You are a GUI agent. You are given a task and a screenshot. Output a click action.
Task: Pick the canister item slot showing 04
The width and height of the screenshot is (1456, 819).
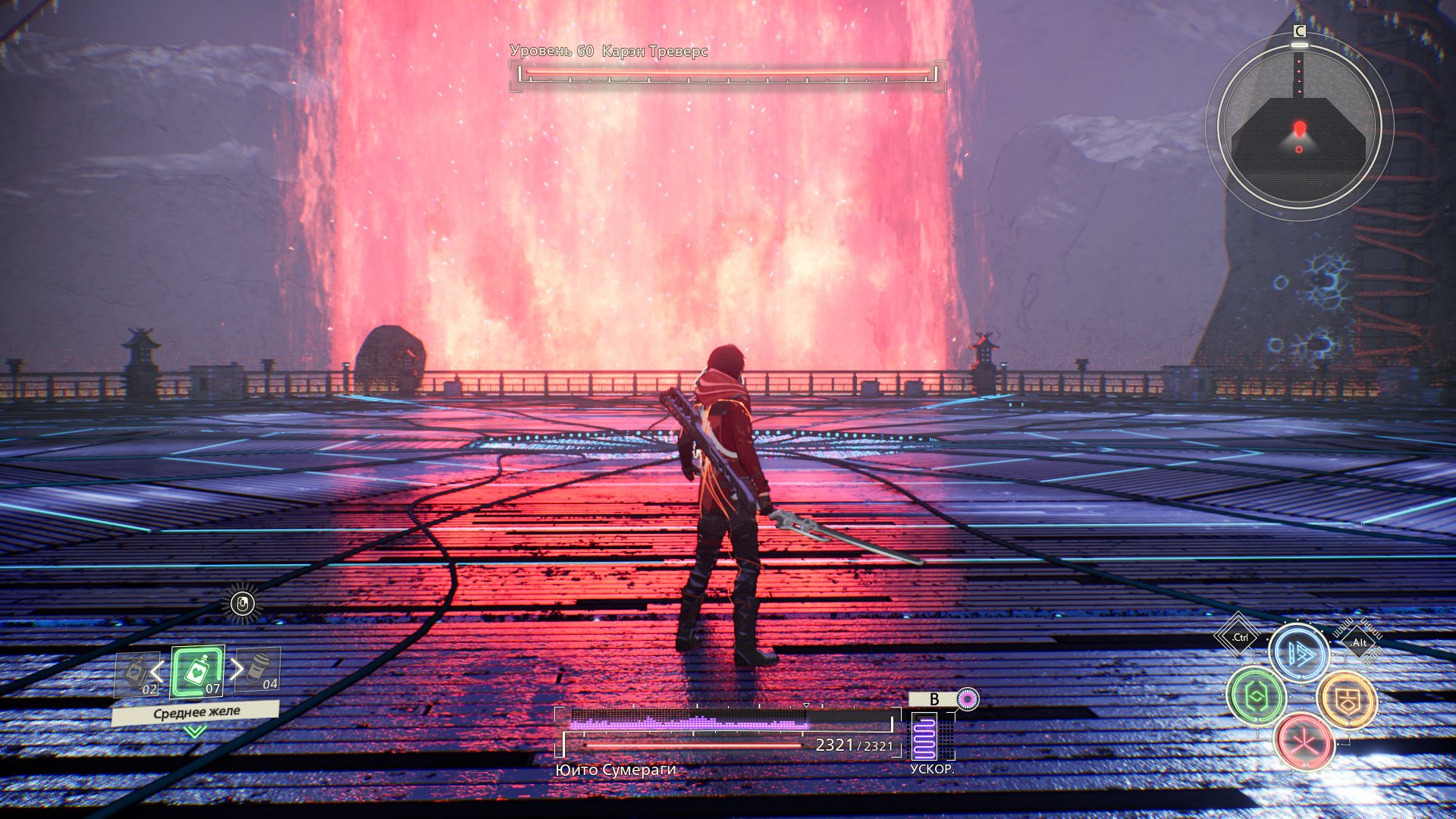point(259,669)
